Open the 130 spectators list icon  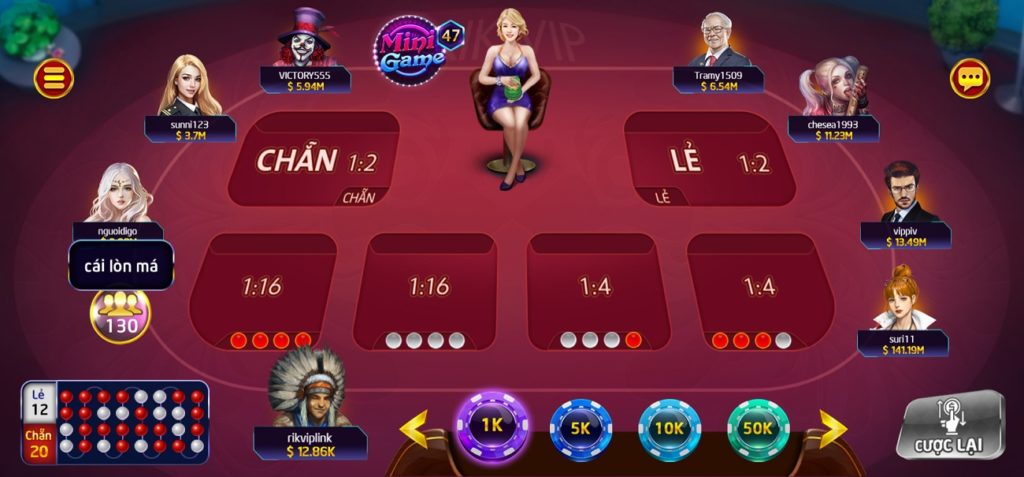(120, 313)
